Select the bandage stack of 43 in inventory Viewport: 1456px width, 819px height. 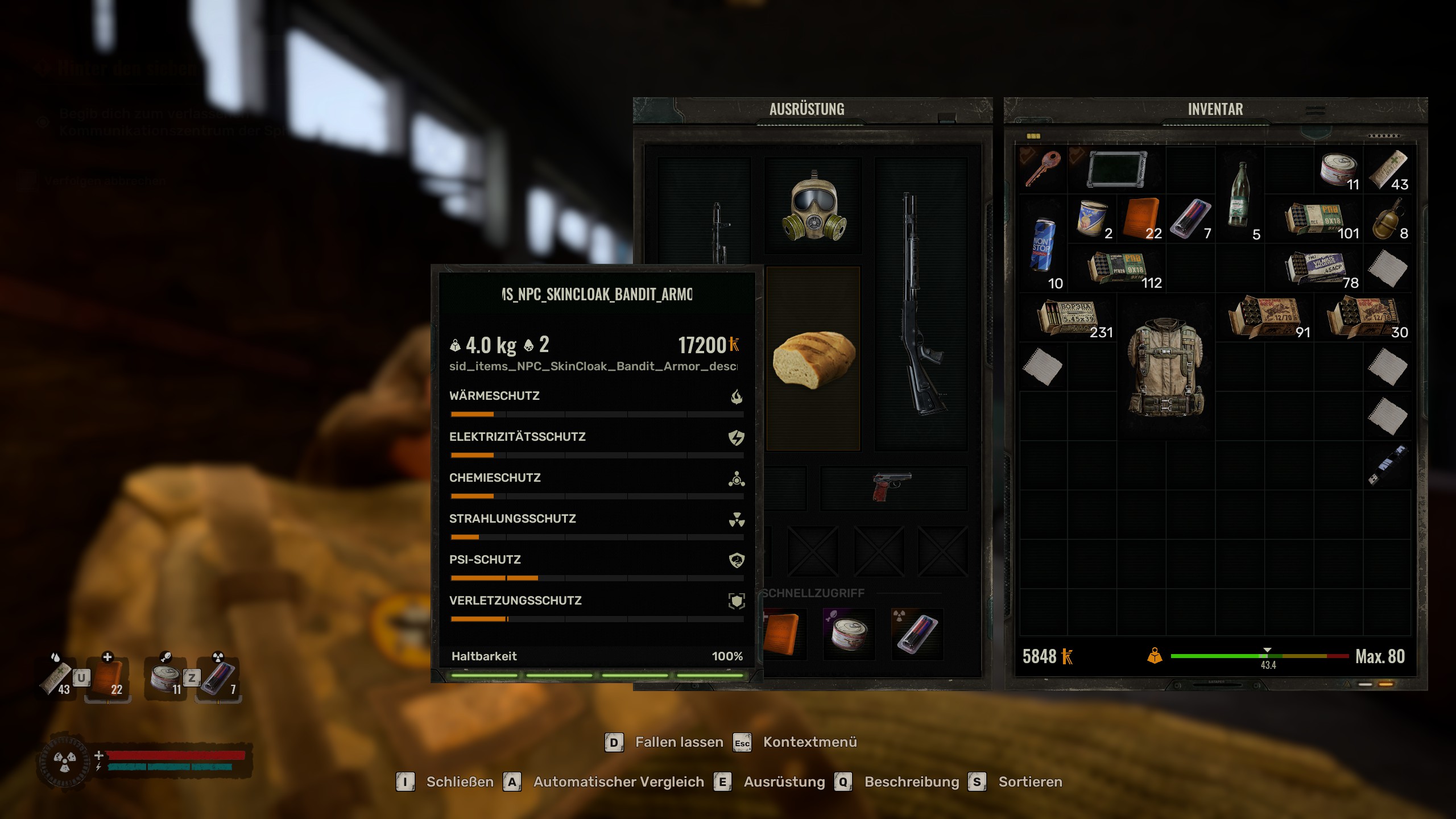point(1387,169)
